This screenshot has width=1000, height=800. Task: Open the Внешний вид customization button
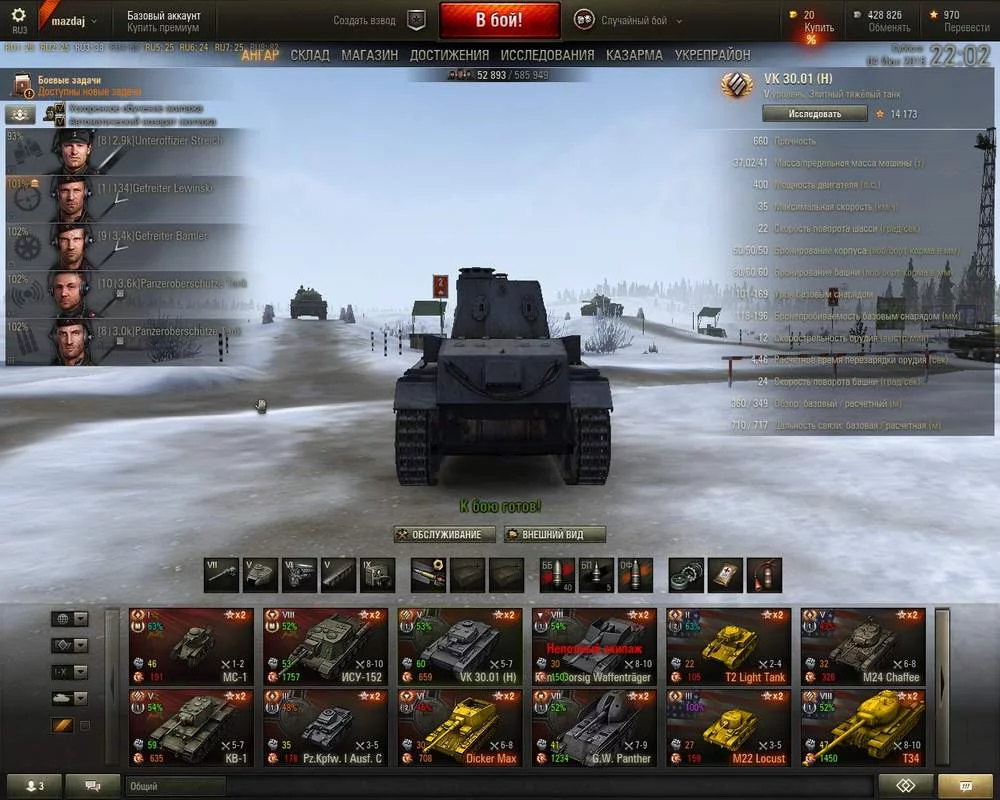click(x=556, y=534)
